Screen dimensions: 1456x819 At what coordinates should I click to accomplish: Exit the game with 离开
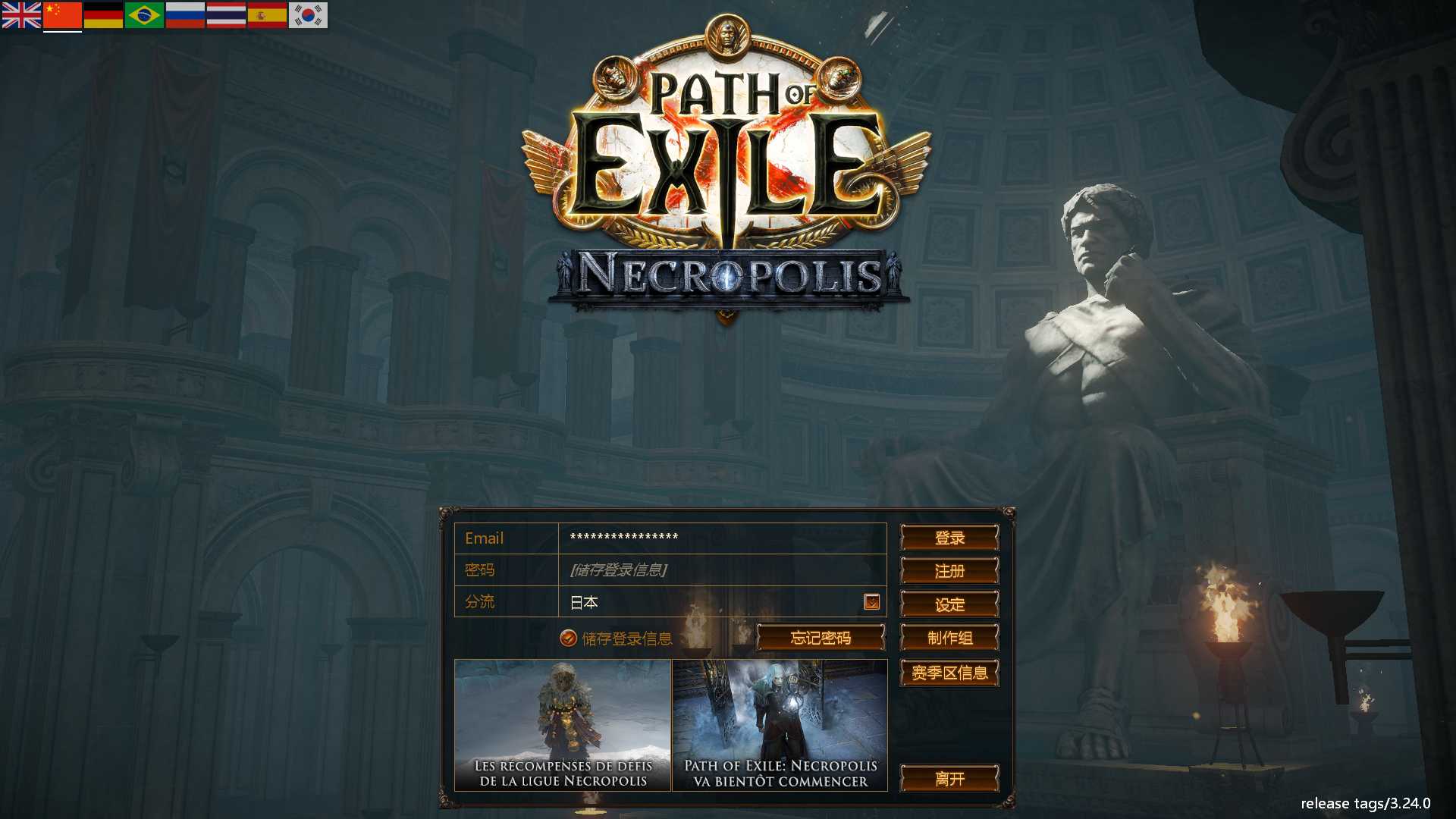(x=949, y=778)
